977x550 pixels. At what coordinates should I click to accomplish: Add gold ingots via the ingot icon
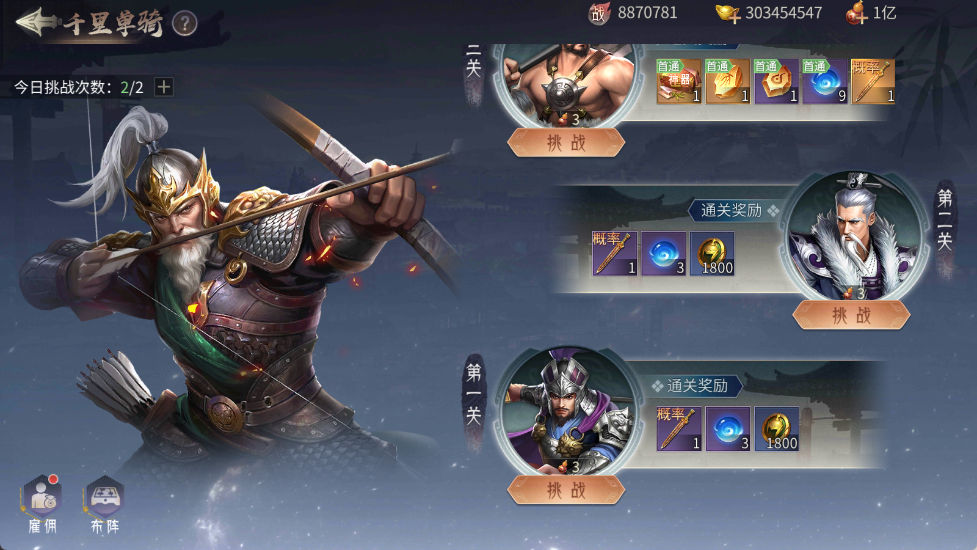[x=728, y=13]
